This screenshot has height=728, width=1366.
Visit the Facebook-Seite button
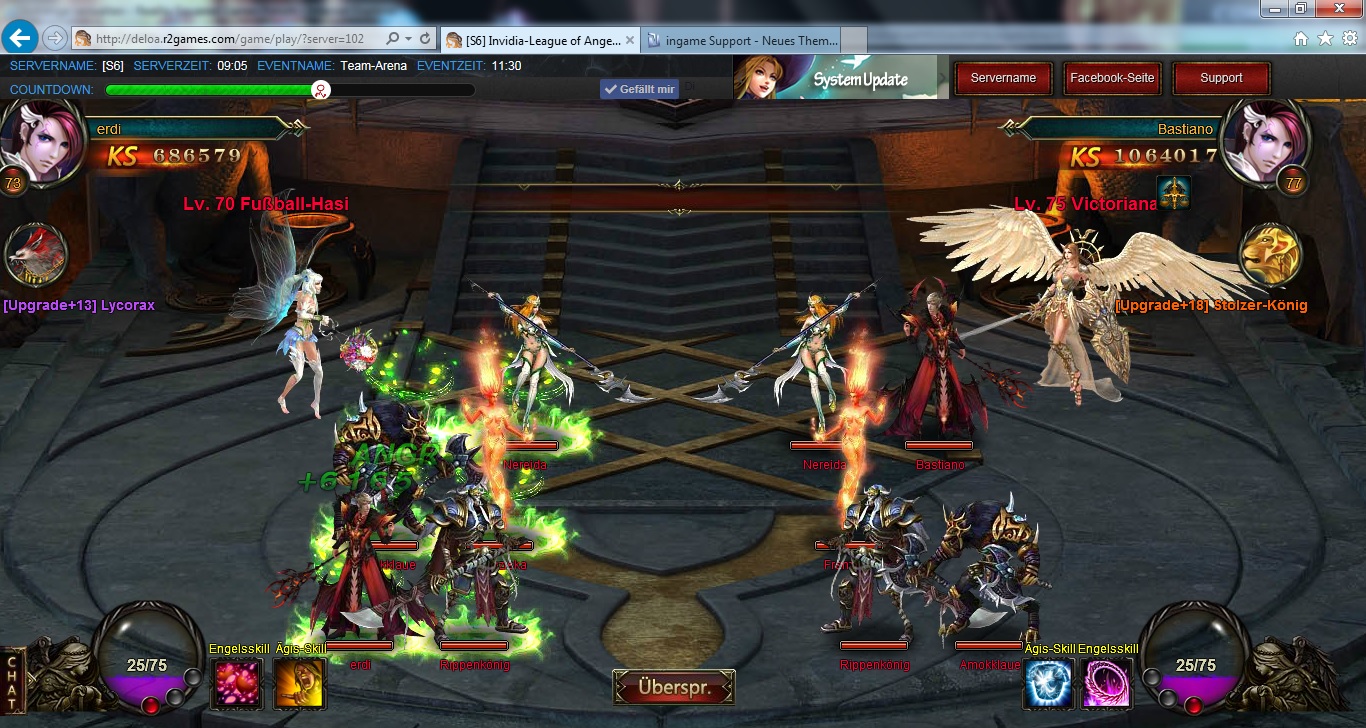point(1112,78)
